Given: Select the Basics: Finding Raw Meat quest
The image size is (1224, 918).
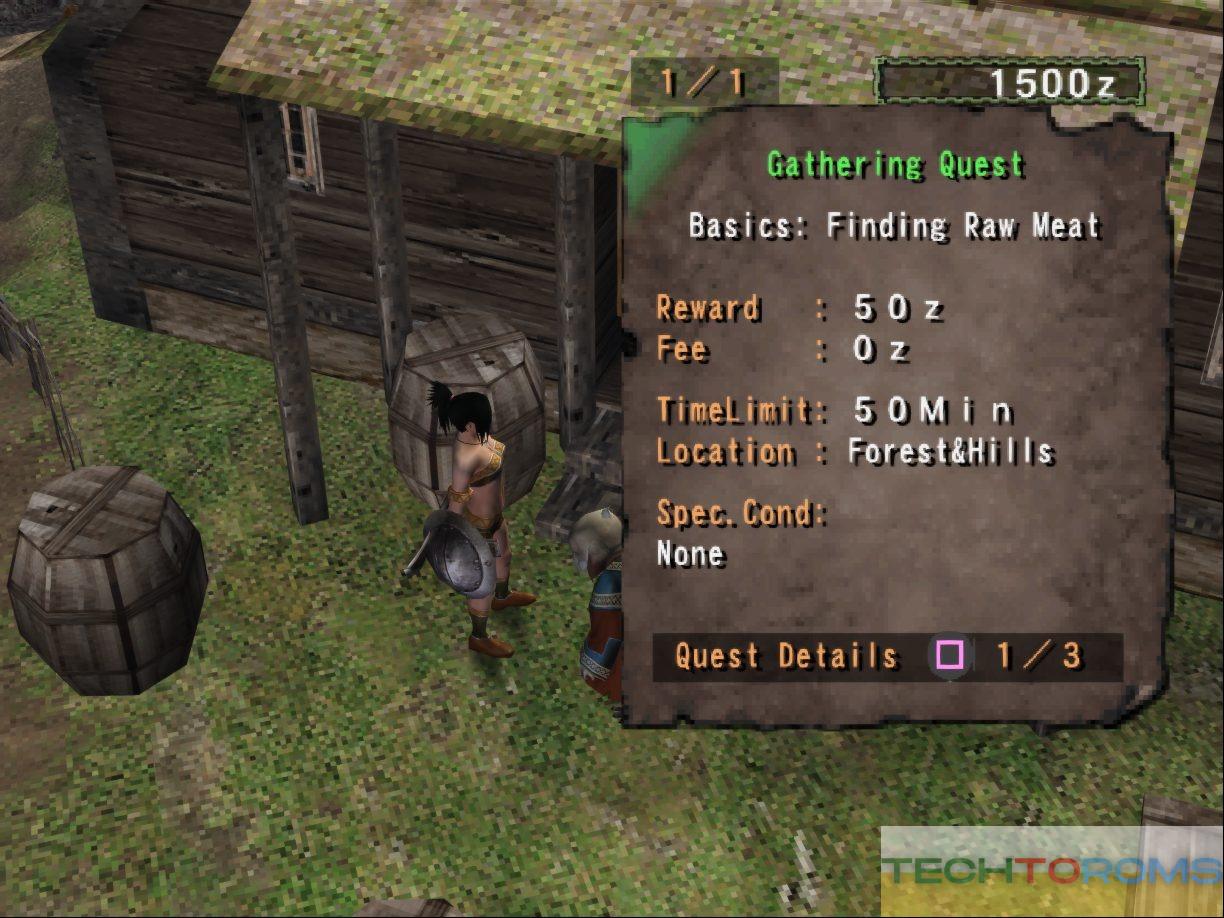Looking at the screenshot, I should coord(894,226).
